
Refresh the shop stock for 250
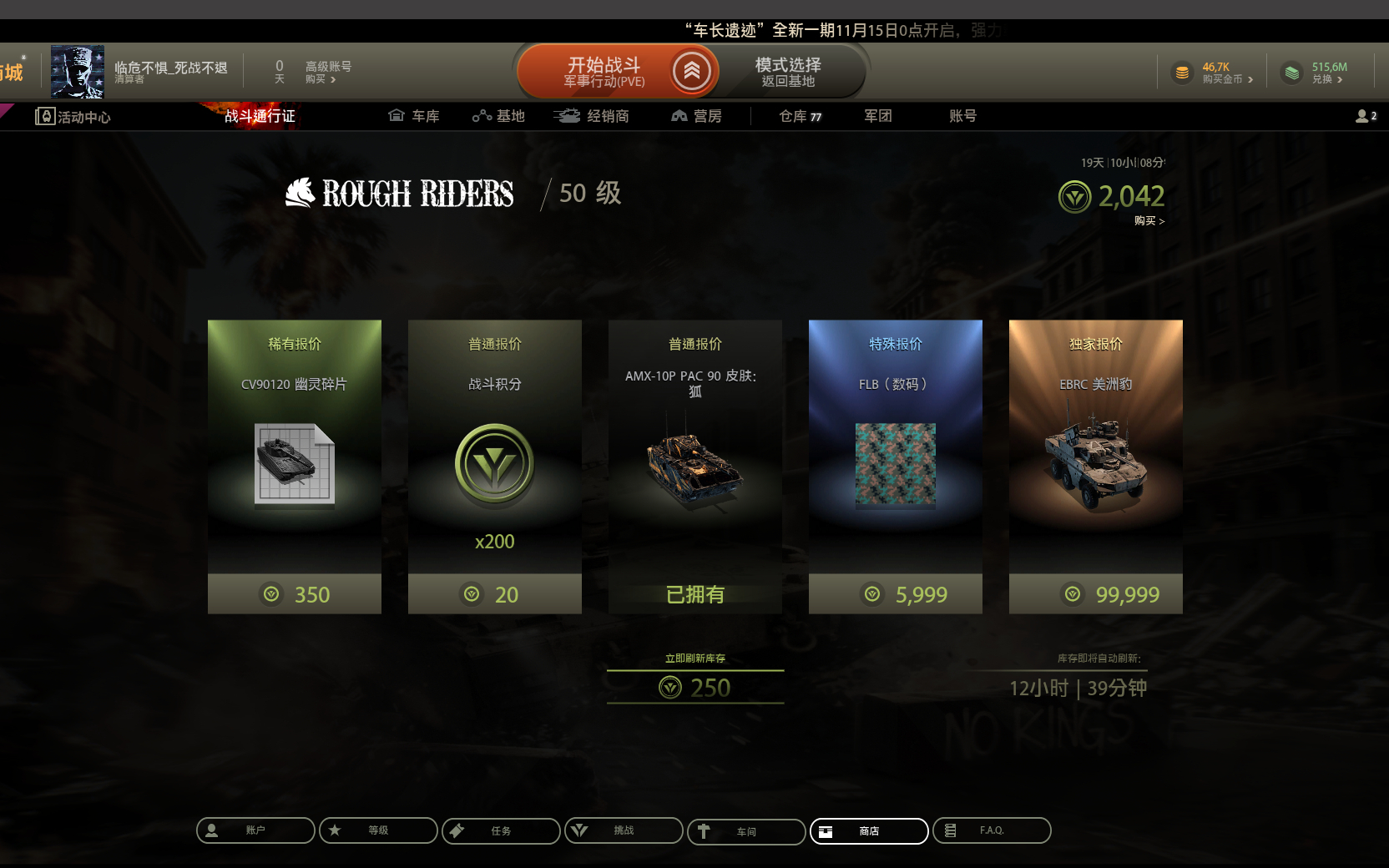pyautogui.click(x=695, y=687)
